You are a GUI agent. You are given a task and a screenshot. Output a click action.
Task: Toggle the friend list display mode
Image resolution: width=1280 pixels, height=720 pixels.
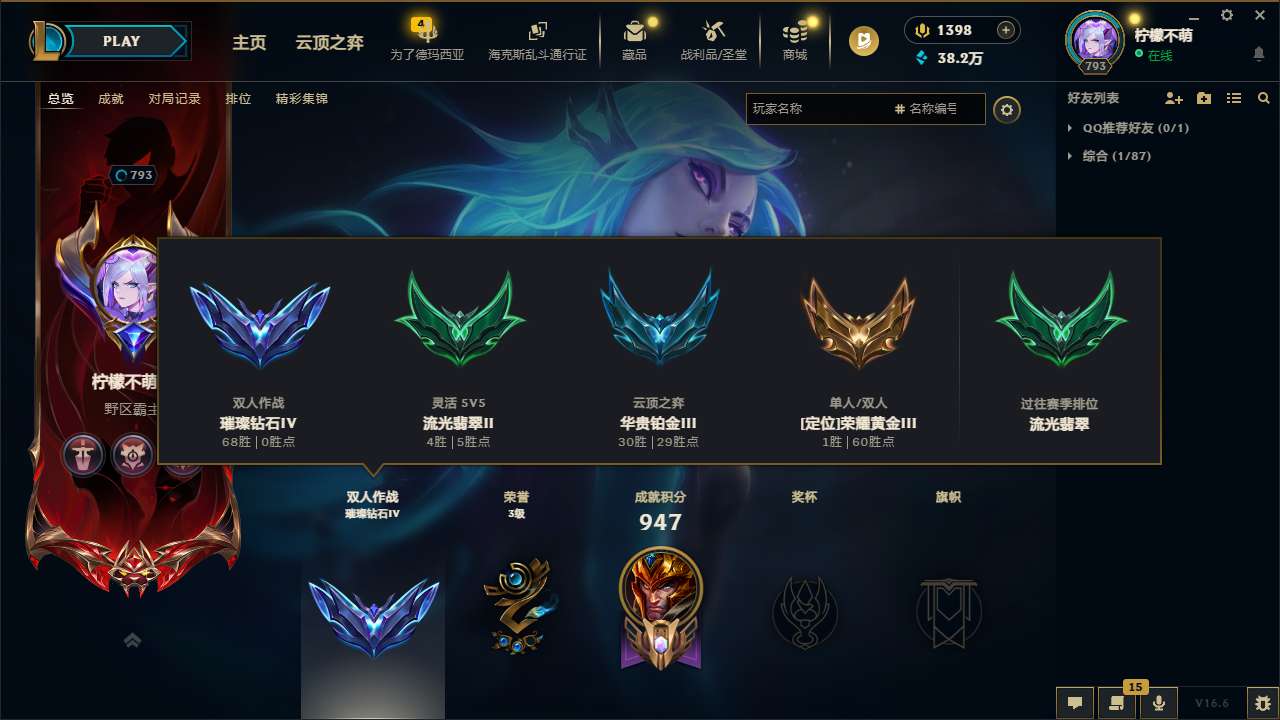coord(1233,98)
